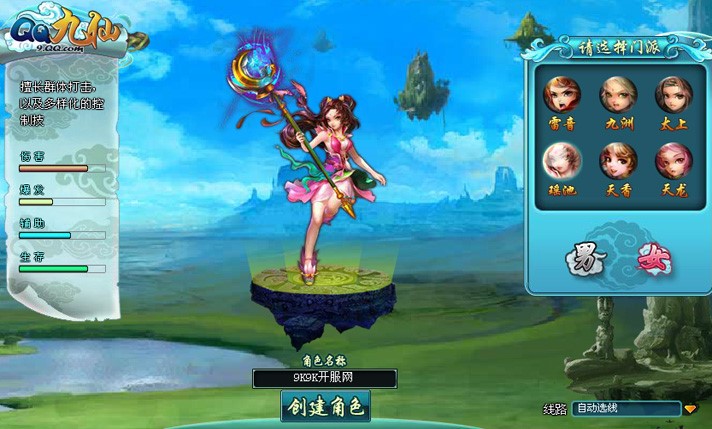Select the 瑶池 faction portrait
Viewport: 712px width, 429px height.
click(x=561, y=160)
